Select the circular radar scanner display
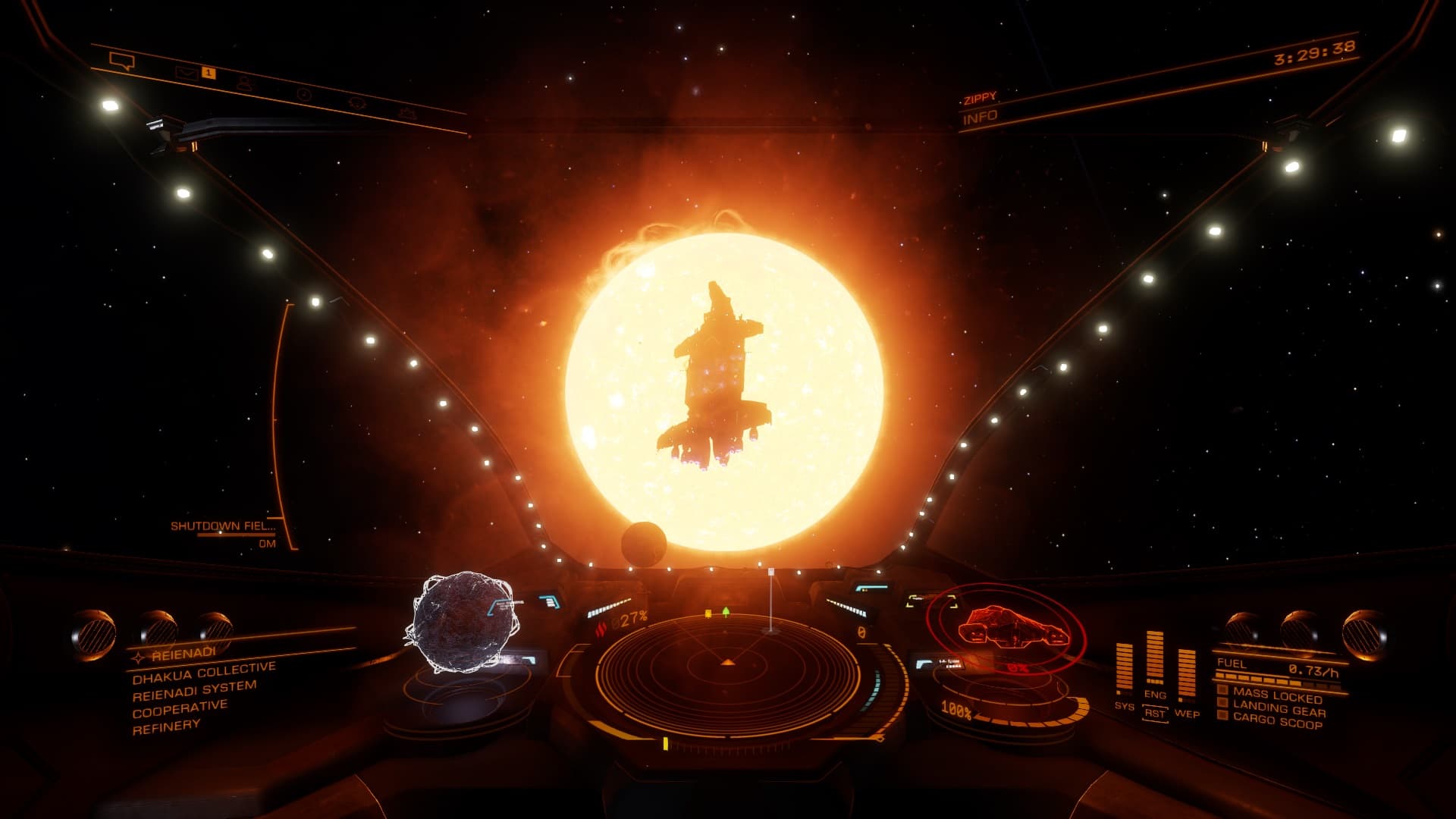Image resolution: width=1456 pixels, height=819 pixels. (x=728, y=669)
